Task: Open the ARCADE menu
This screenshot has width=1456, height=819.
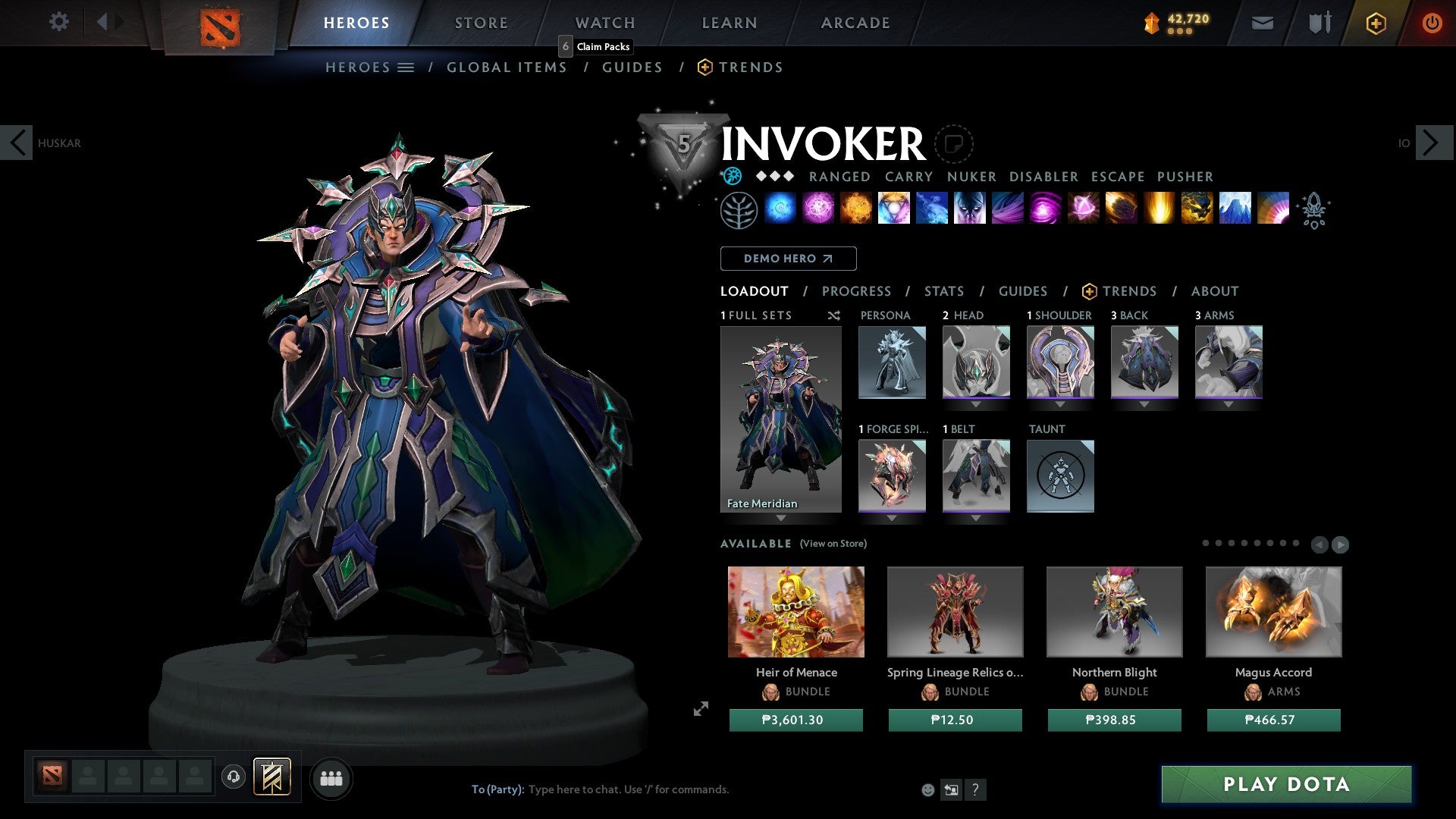Action: 855,23
